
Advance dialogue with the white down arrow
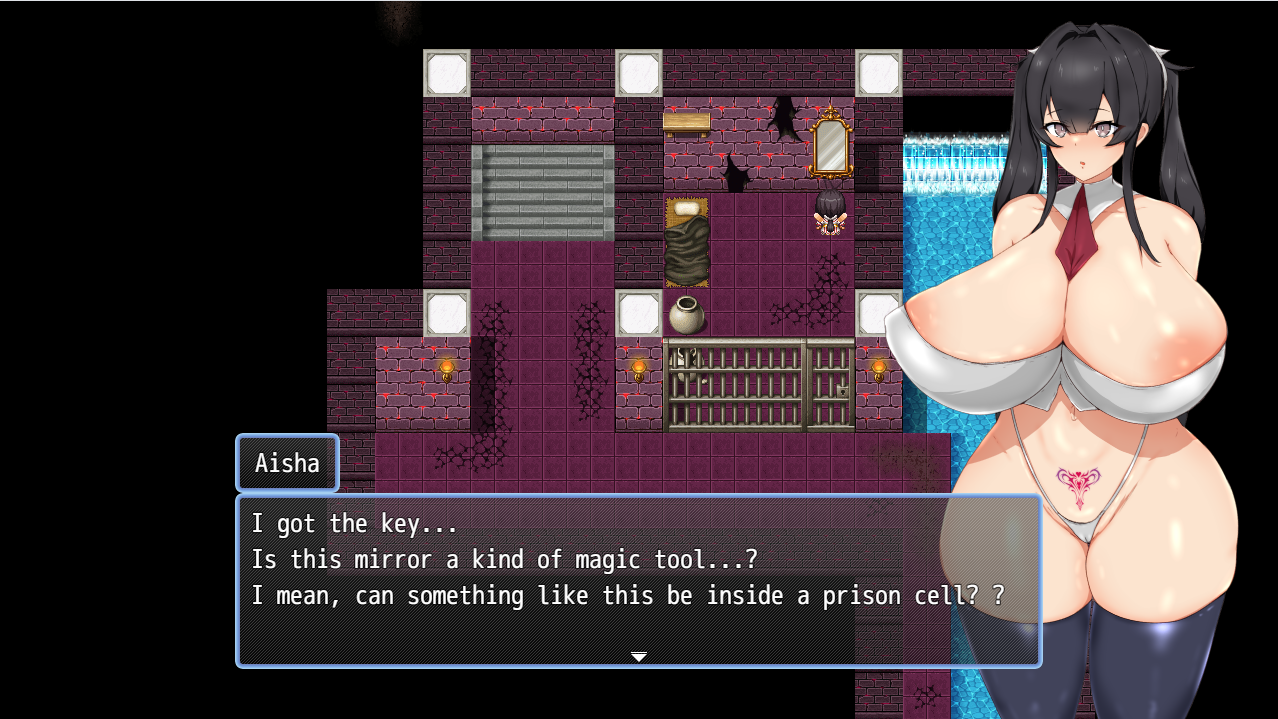tap(638, 656)
